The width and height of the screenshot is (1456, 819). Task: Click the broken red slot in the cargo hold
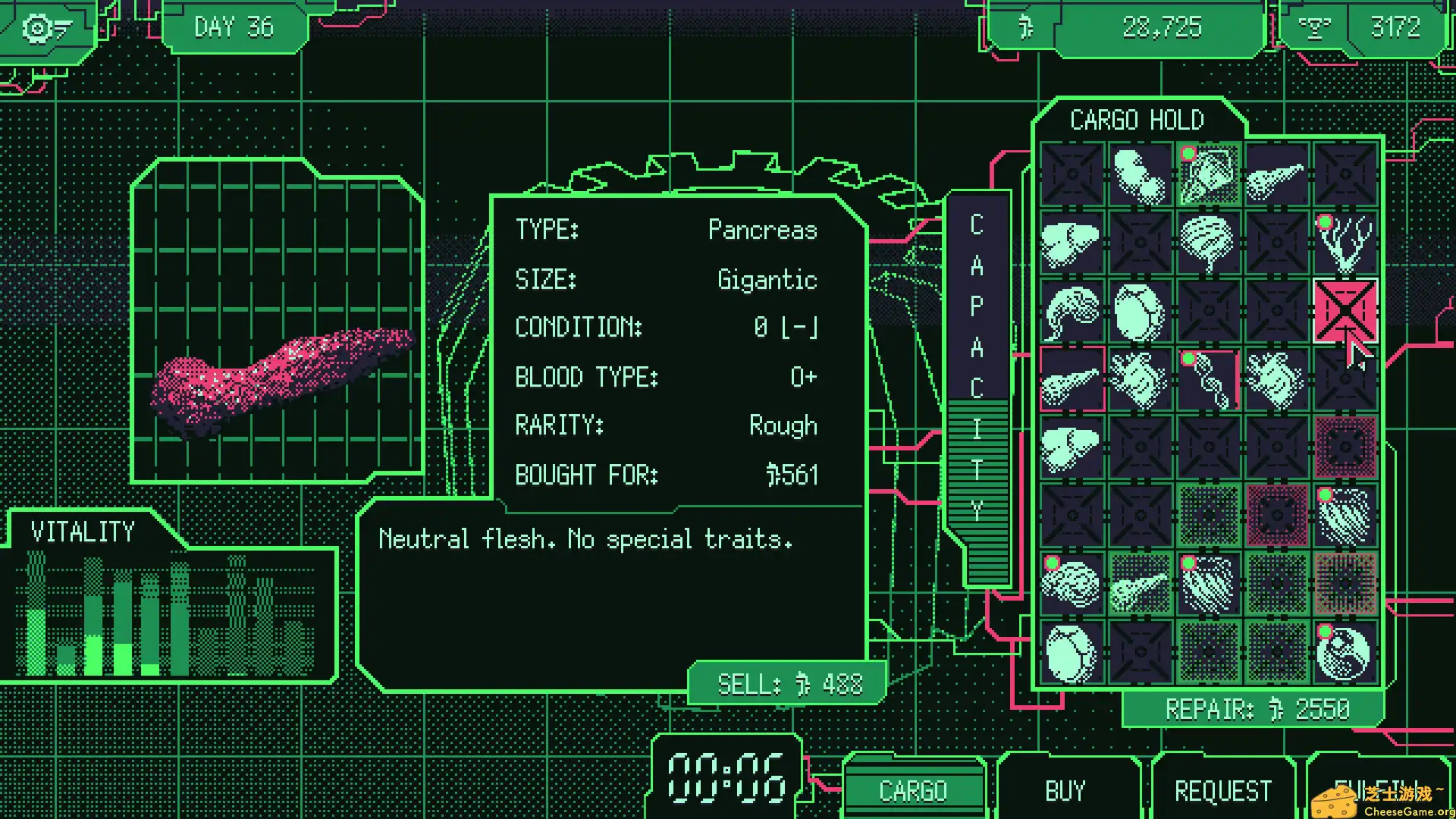1346,311
